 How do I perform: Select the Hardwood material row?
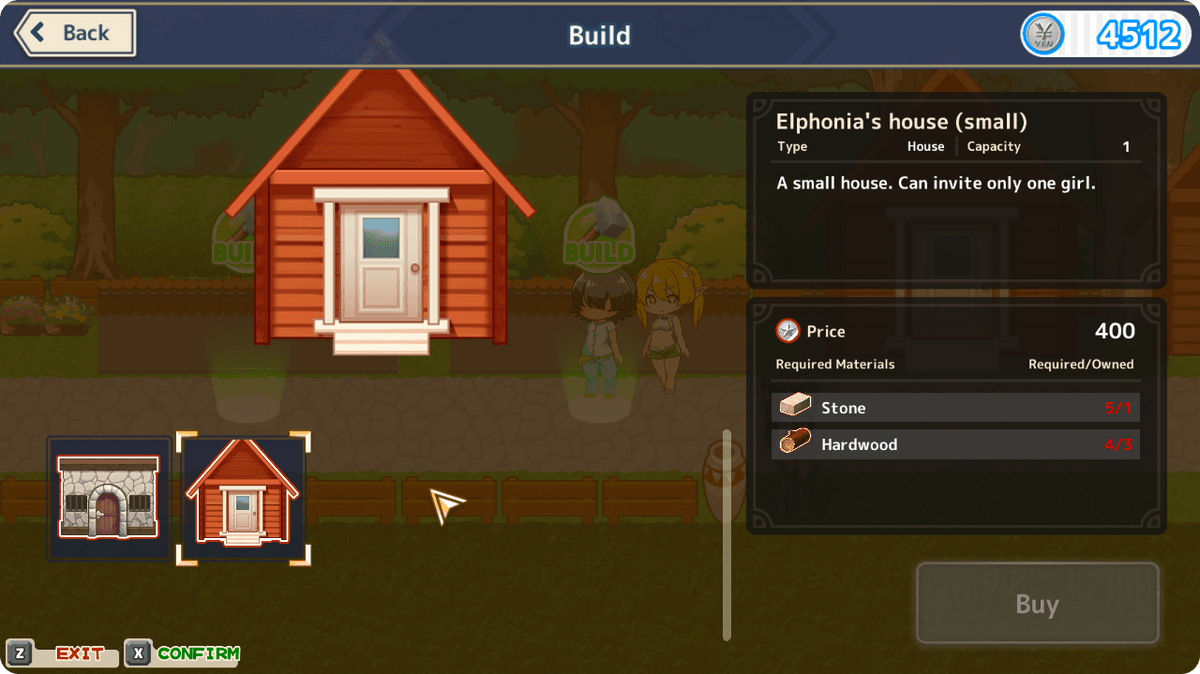tap(955, 444)
